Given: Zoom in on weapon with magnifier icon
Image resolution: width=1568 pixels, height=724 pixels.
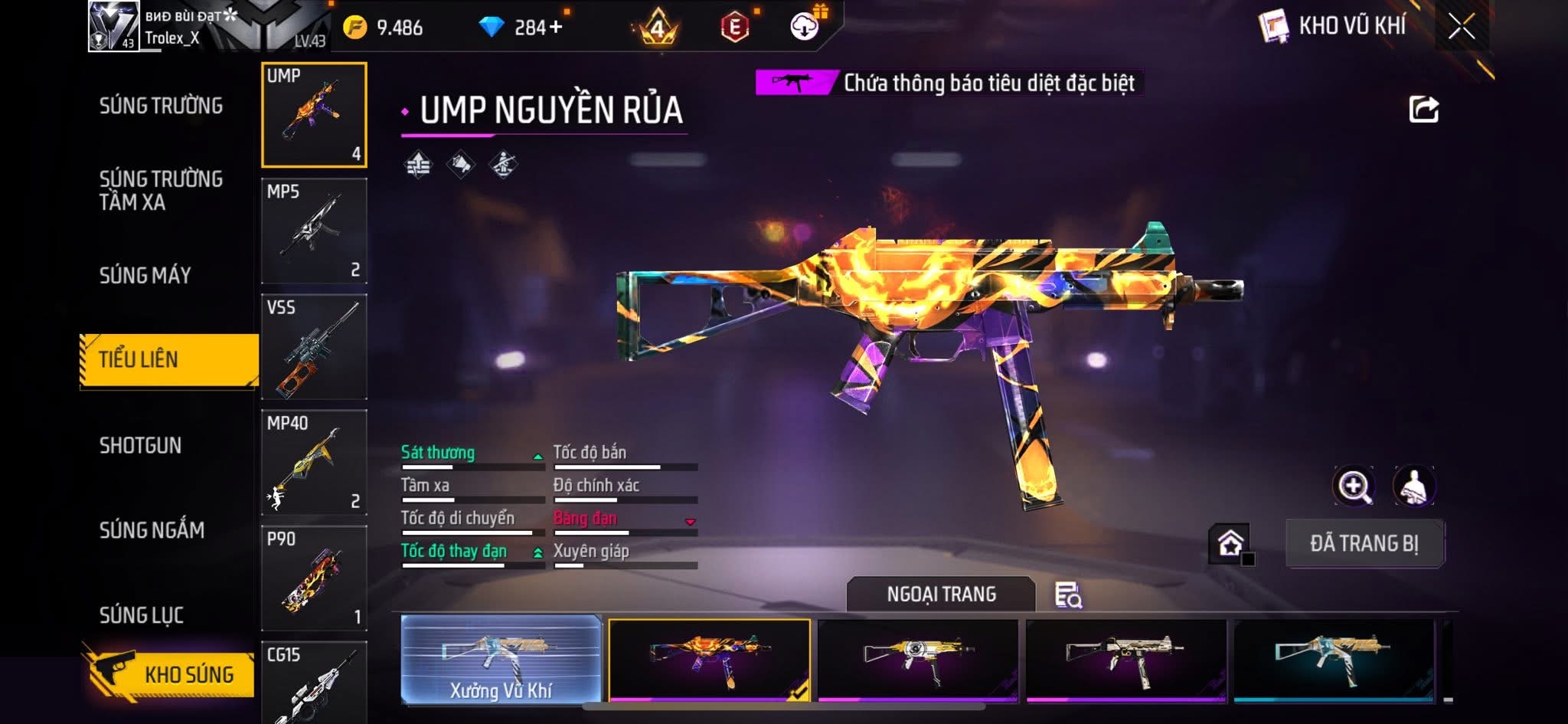Looking at the screenshot, I should tap(1354, 486).
